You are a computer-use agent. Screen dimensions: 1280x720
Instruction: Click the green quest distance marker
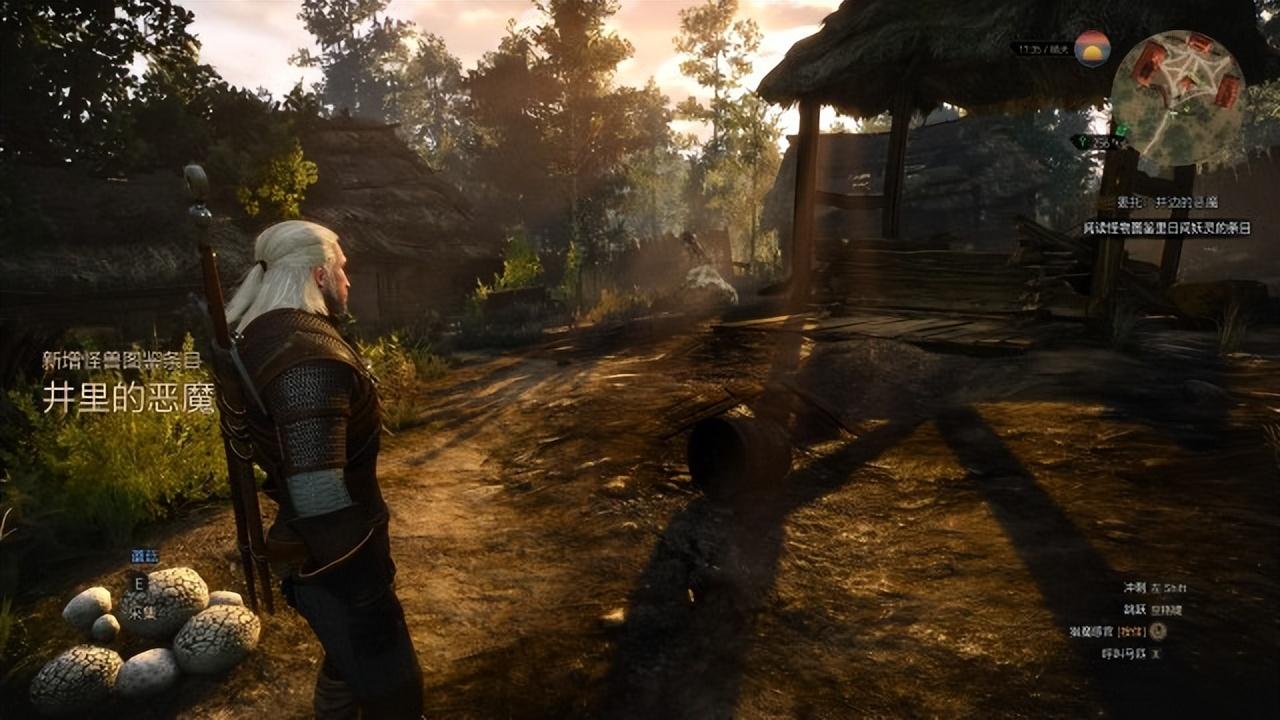(1100, 142)
